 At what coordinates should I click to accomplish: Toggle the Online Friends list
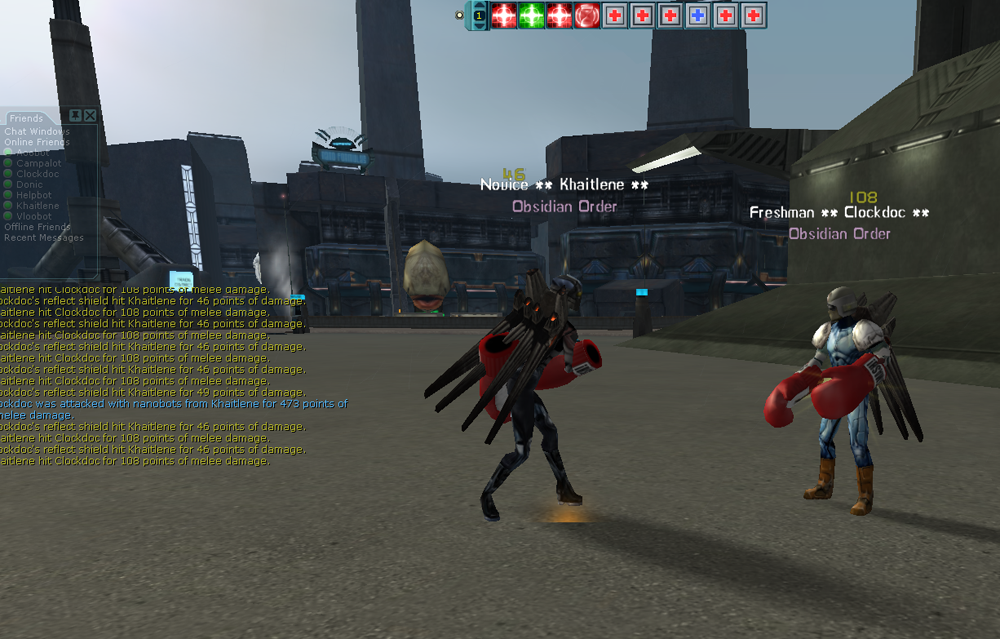[x=37, y=142]
